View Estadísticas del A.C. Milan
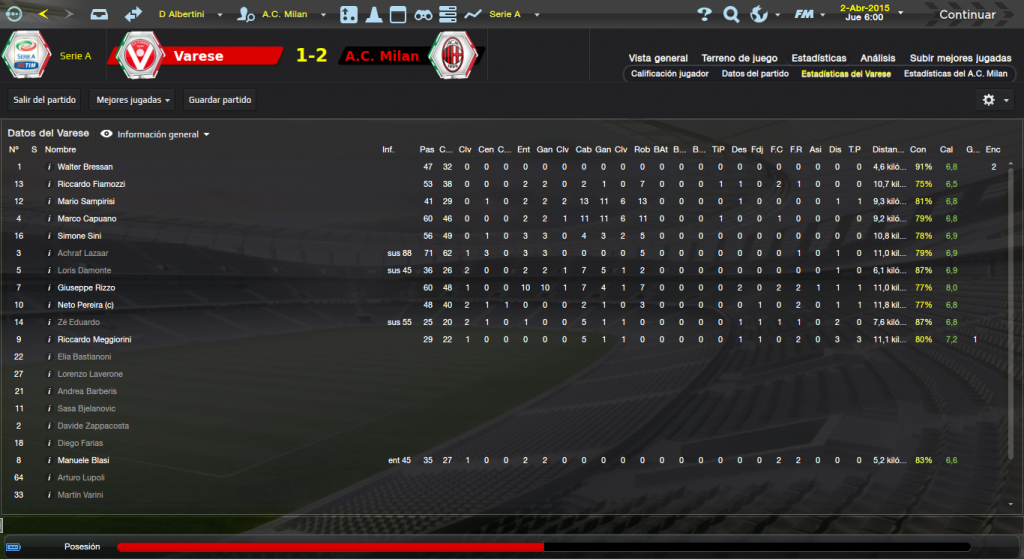The image size is (1024, 559). [x=955, y=74]
